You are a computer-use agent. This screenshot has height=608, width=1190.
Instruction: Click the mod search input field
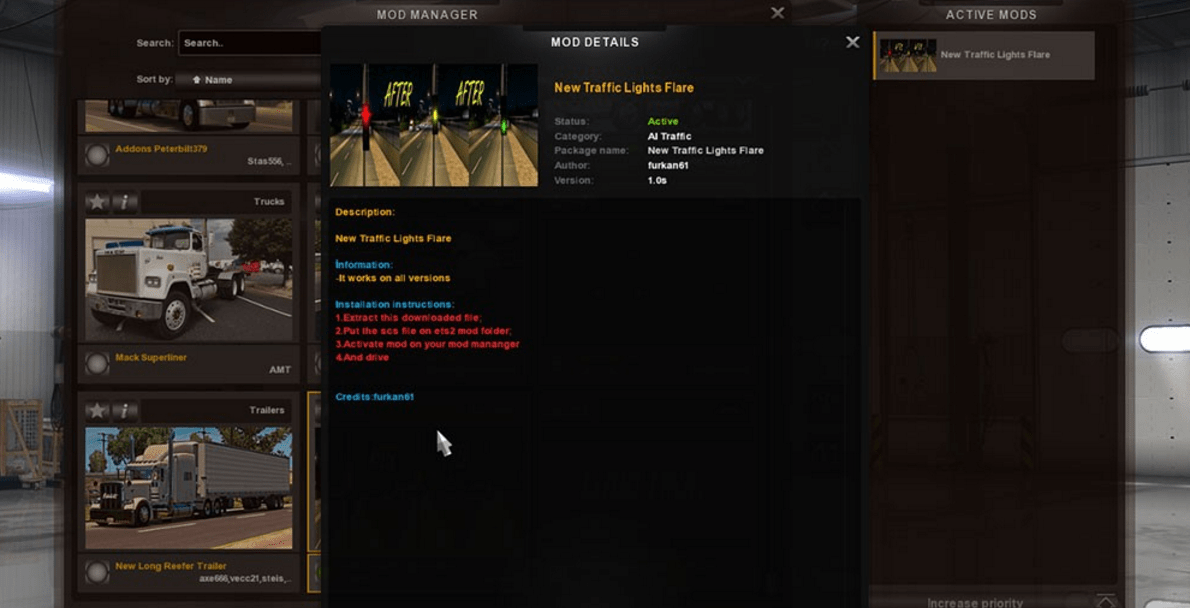tap(250, 43)
